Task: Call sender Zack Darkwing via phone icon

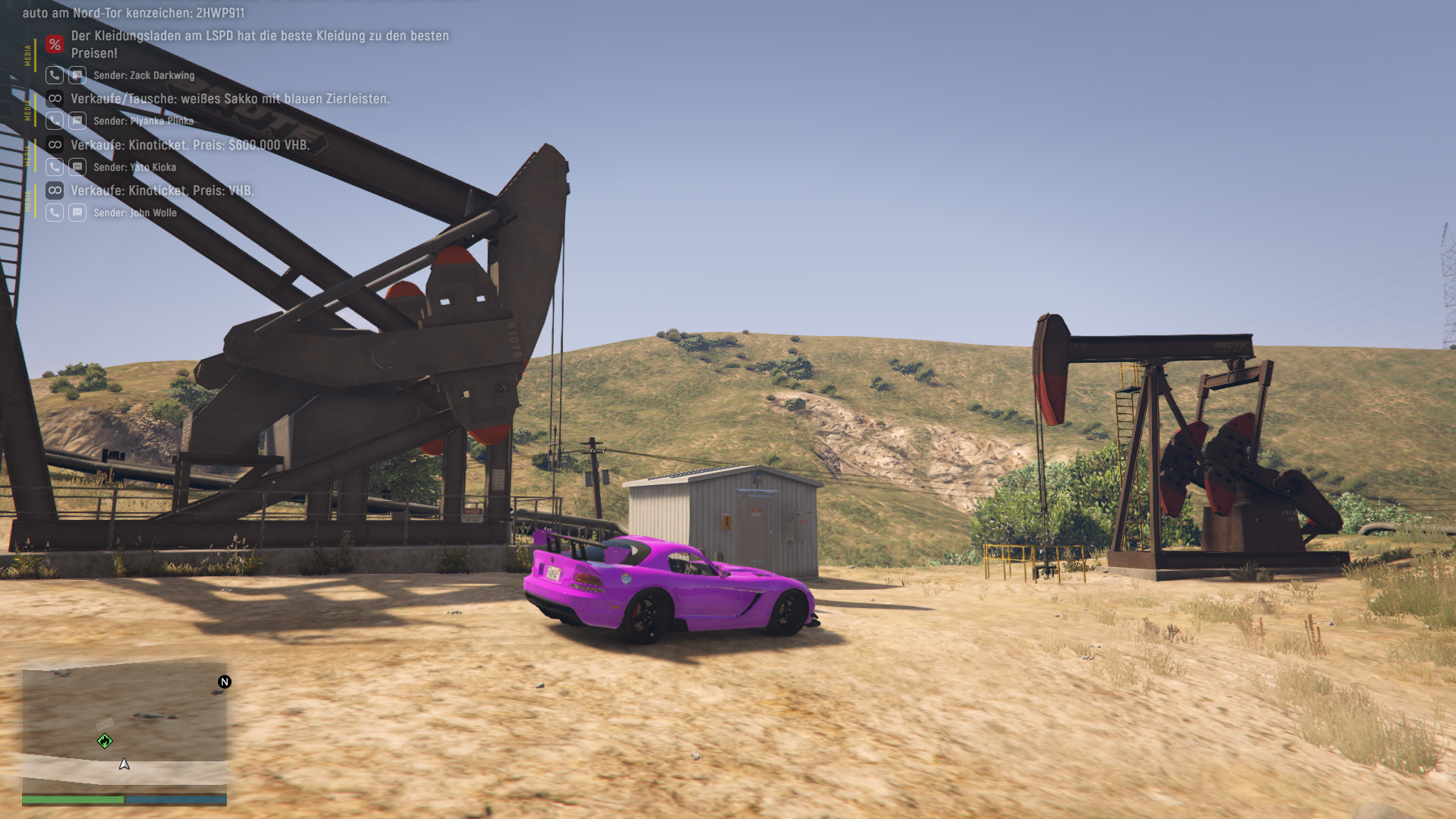Action: 54,75
